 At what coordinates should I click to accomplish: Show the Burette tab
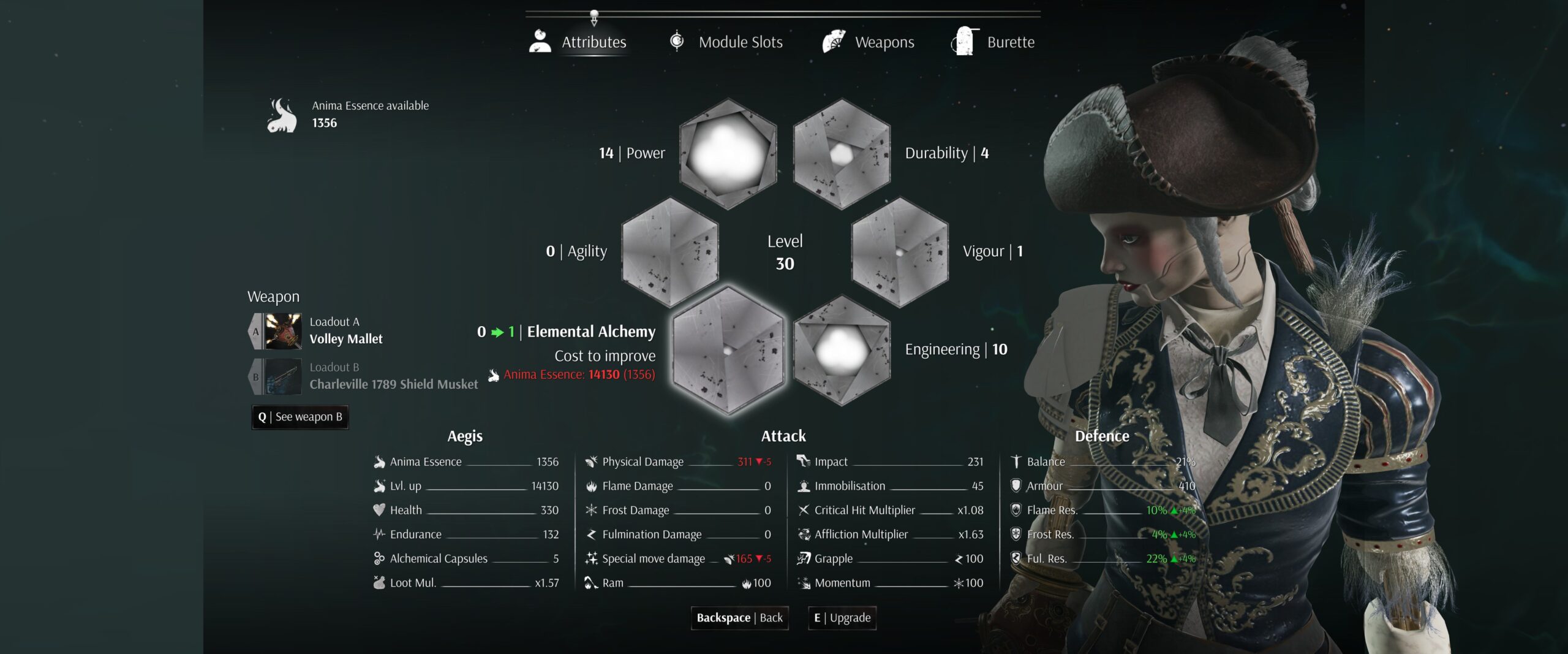(x=993, y=42)
